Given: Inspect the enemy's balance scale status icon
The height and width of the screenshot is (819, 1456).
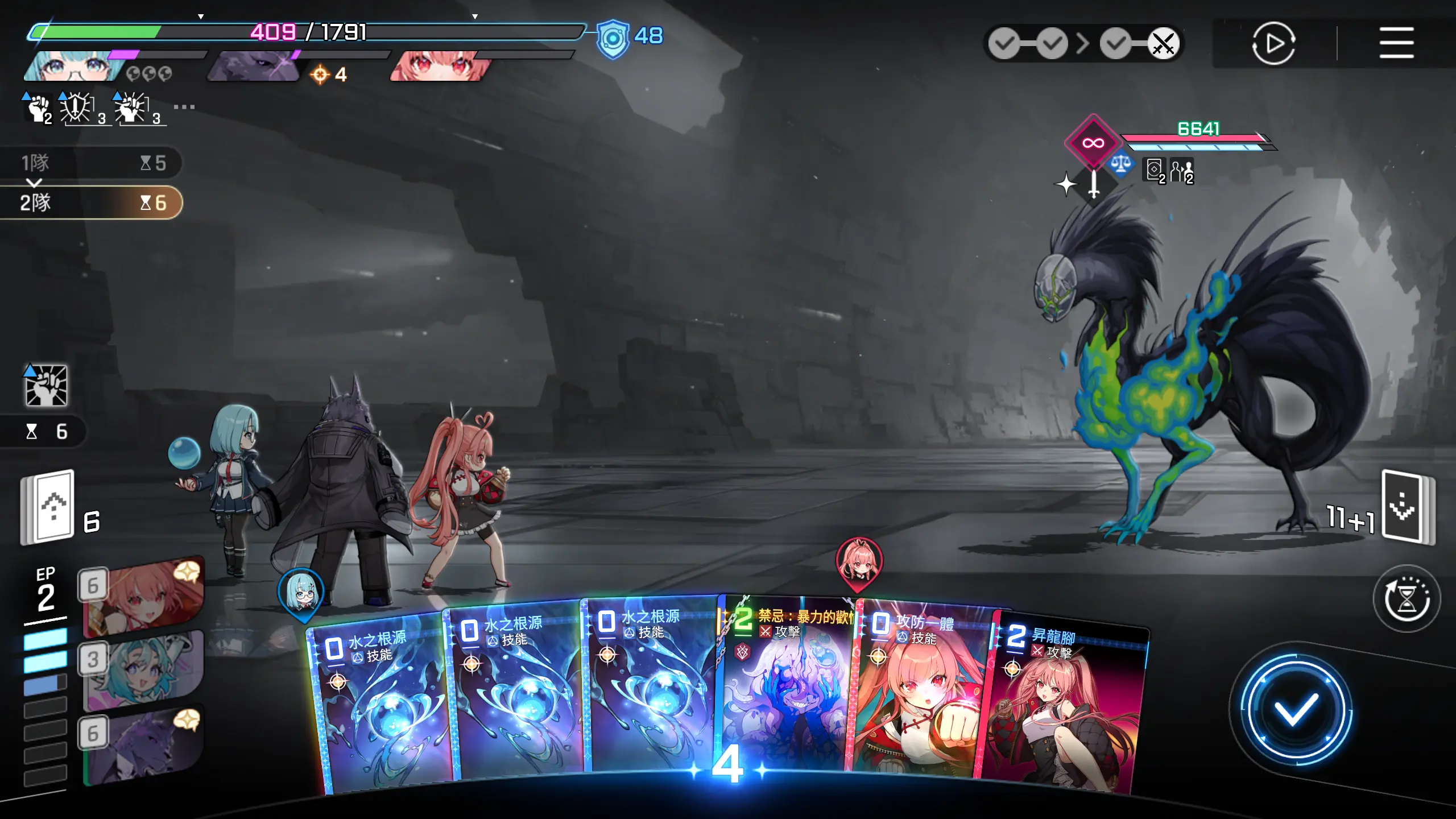Looking at the screenshot, I should [1120, 166].
